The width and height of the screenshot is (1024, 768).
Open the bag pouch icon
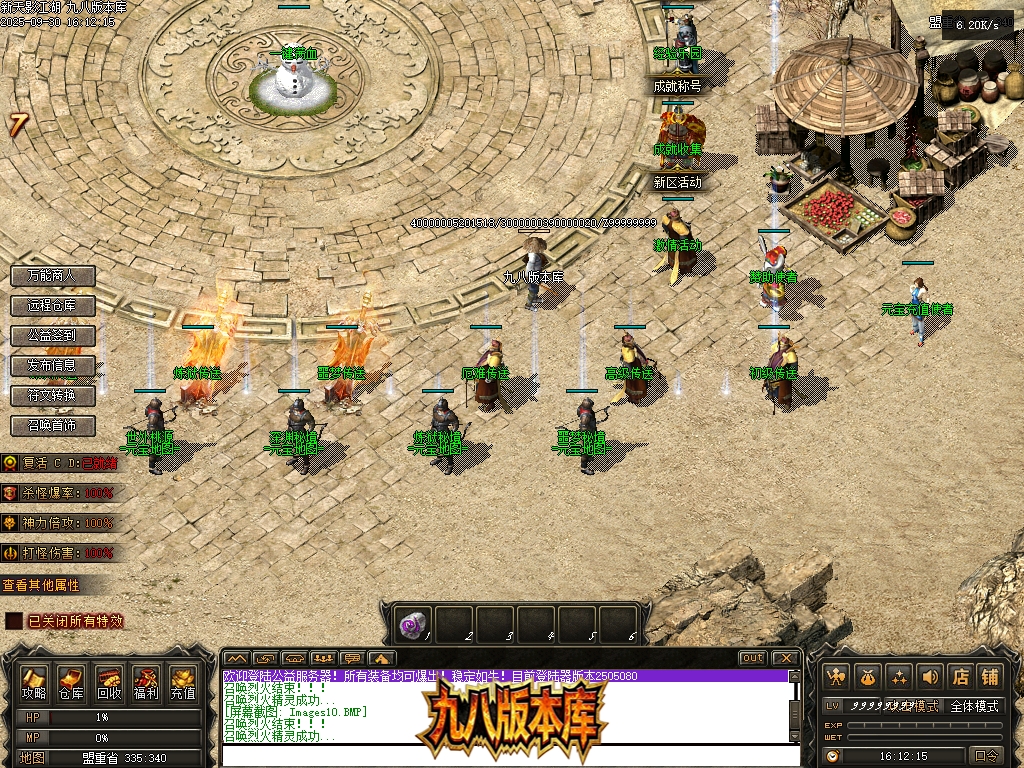pyautogui.click(x=868, y=677)
